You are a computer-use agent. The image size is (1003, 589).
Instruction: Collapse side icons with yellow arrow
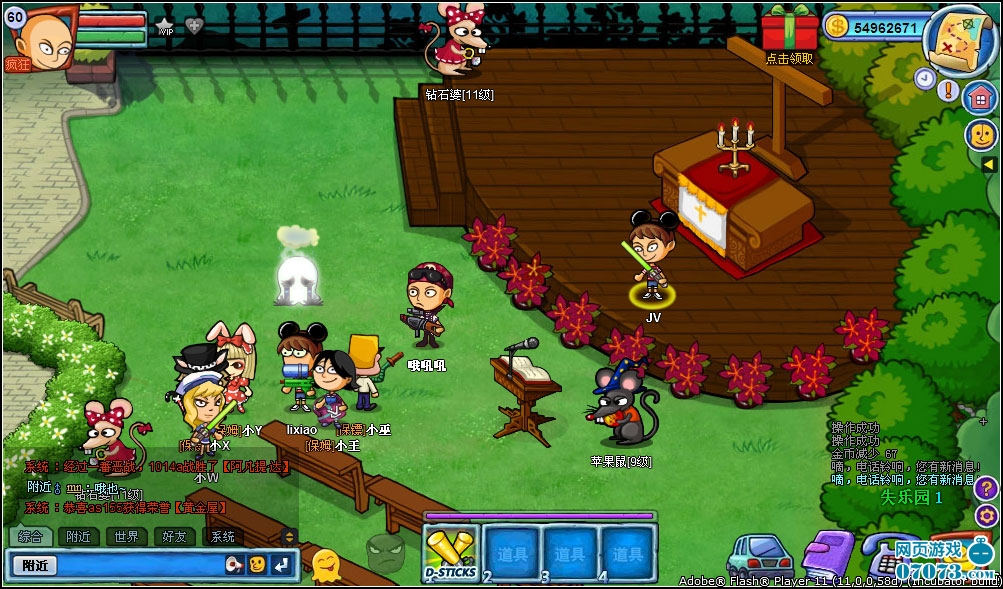988,164
